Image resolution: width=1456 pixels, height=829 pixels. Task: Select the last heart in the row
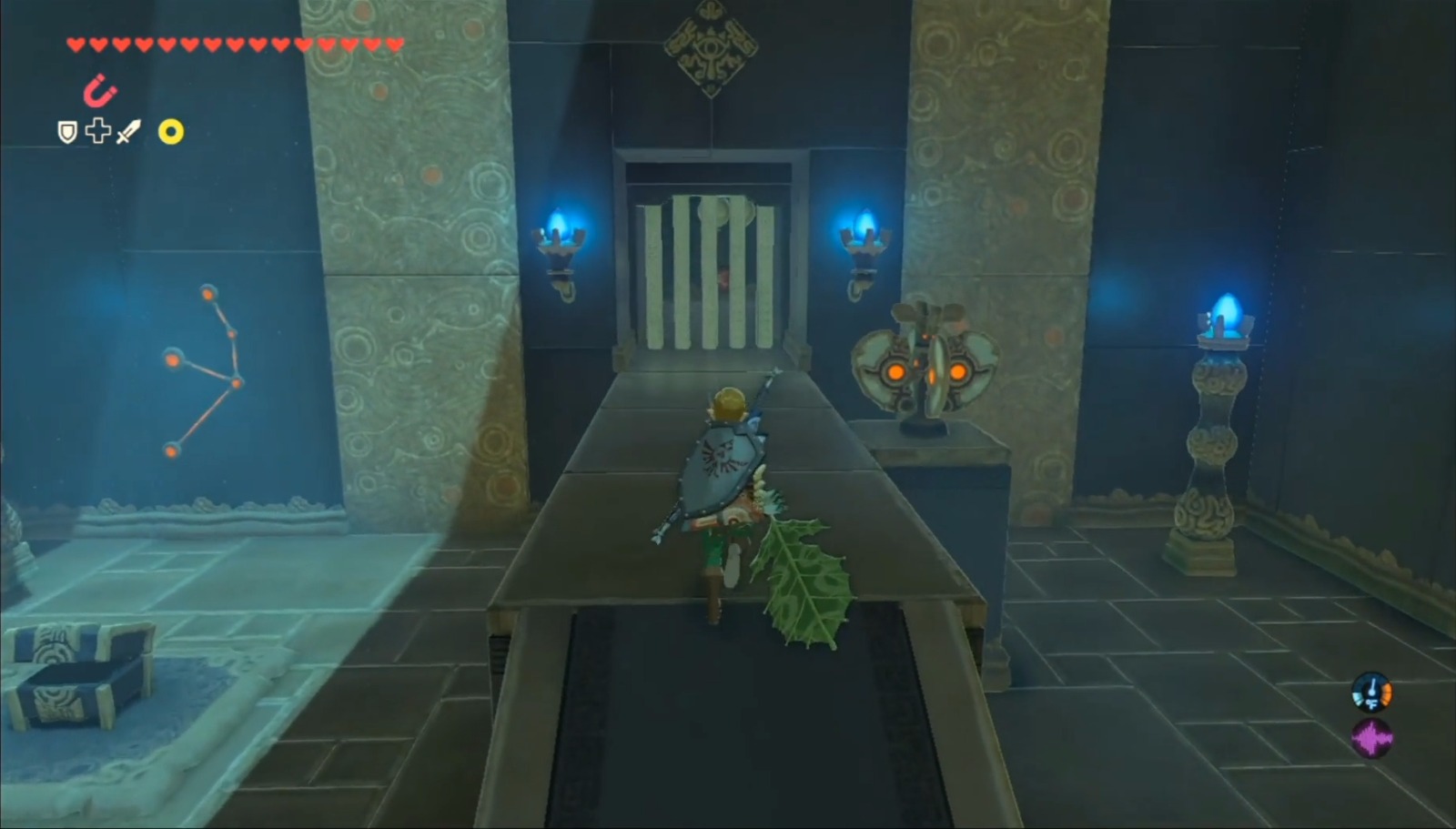[x=393, y=42]
